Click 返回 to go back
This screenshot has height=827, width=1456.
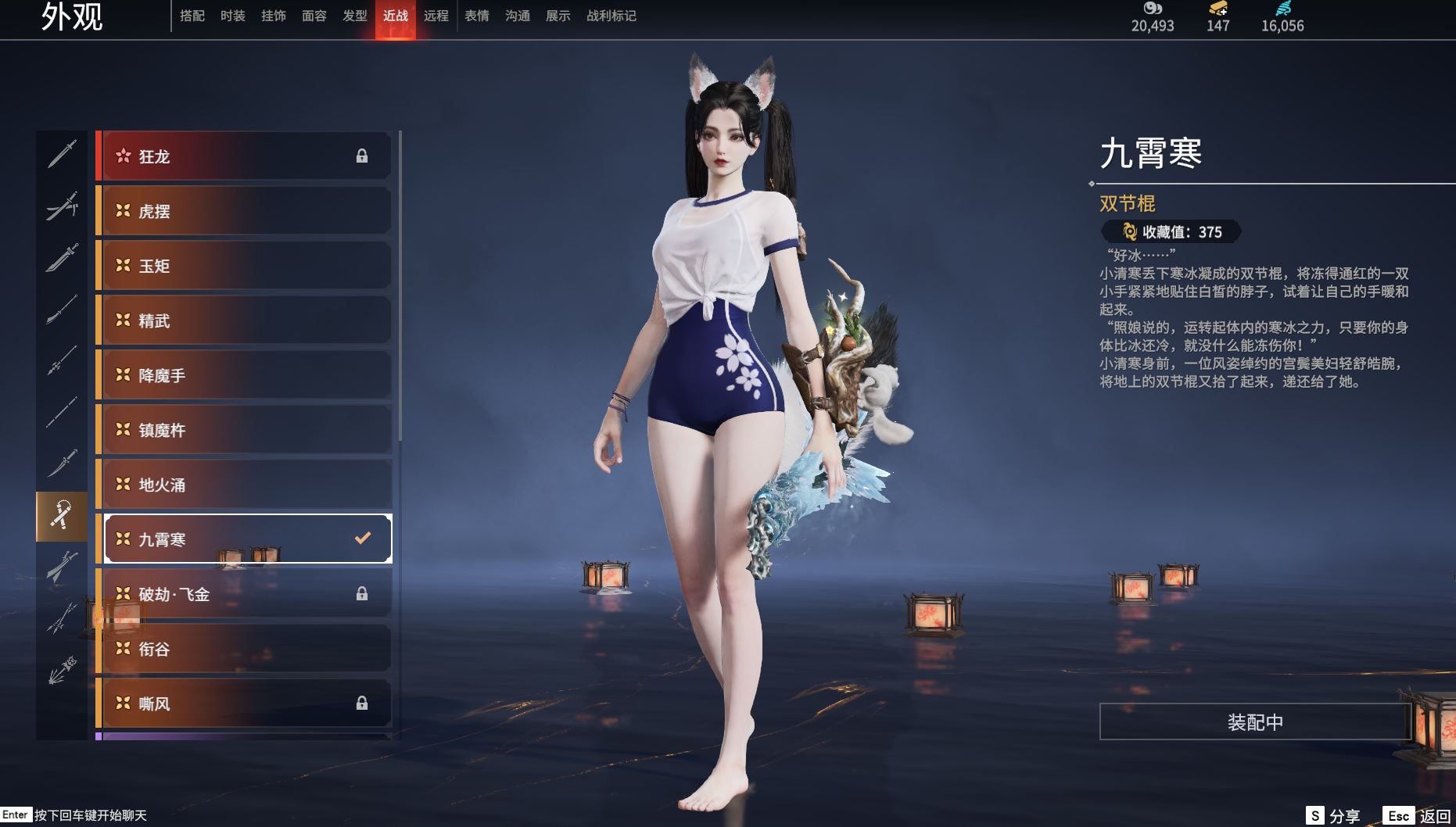(1418, 816)
